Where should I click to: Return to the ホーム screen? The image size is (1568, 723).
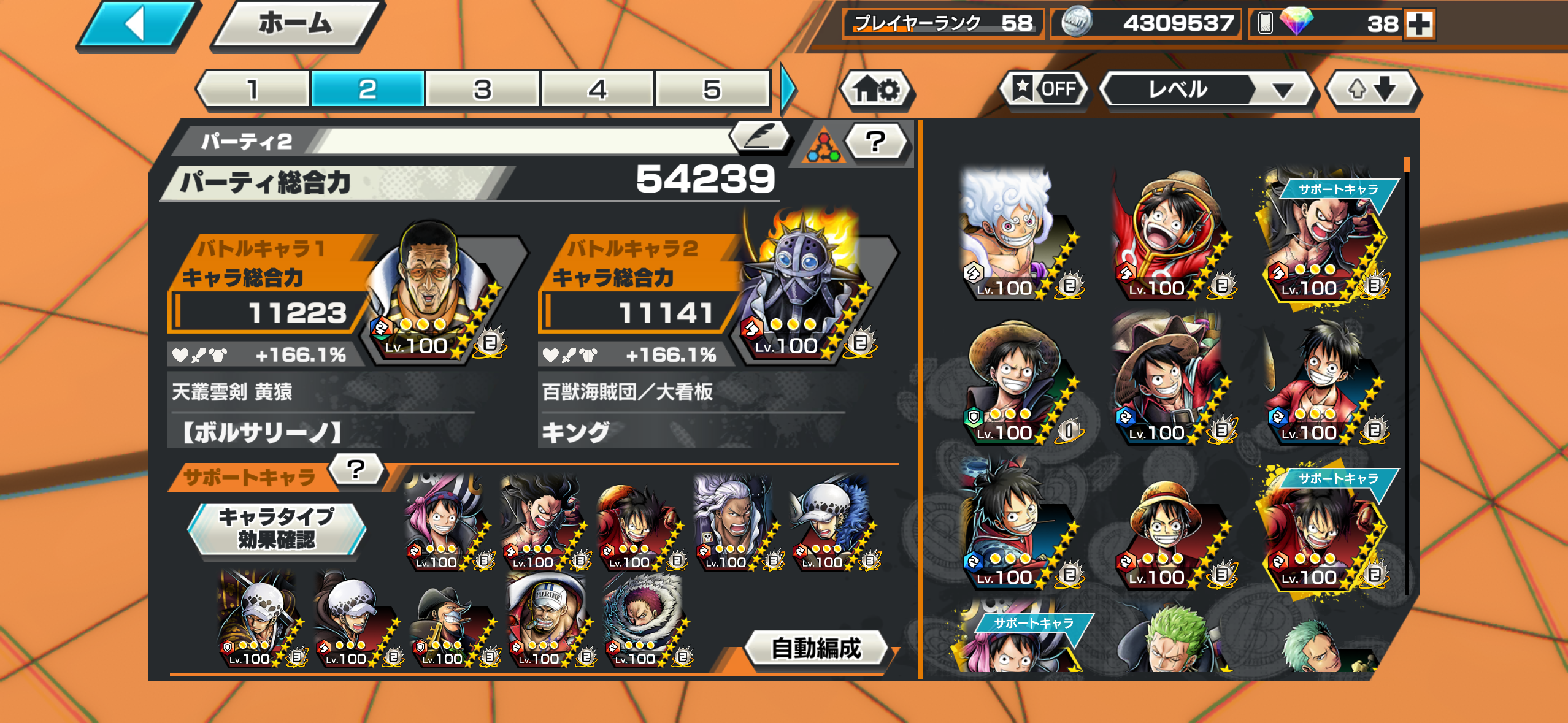click(x=296, y=25)
